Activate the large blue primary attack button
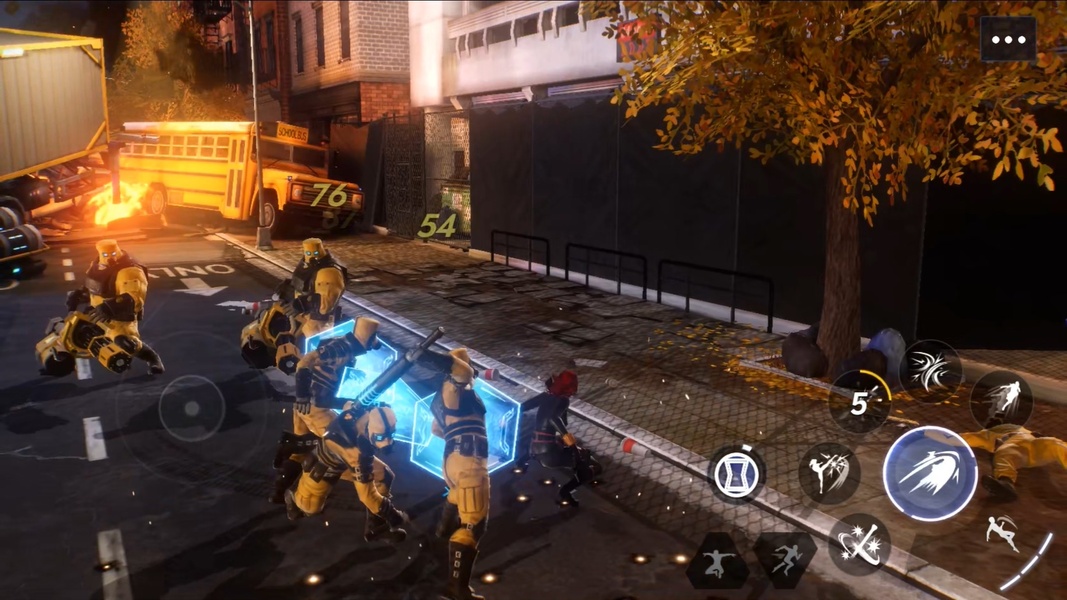 point(930,473)
